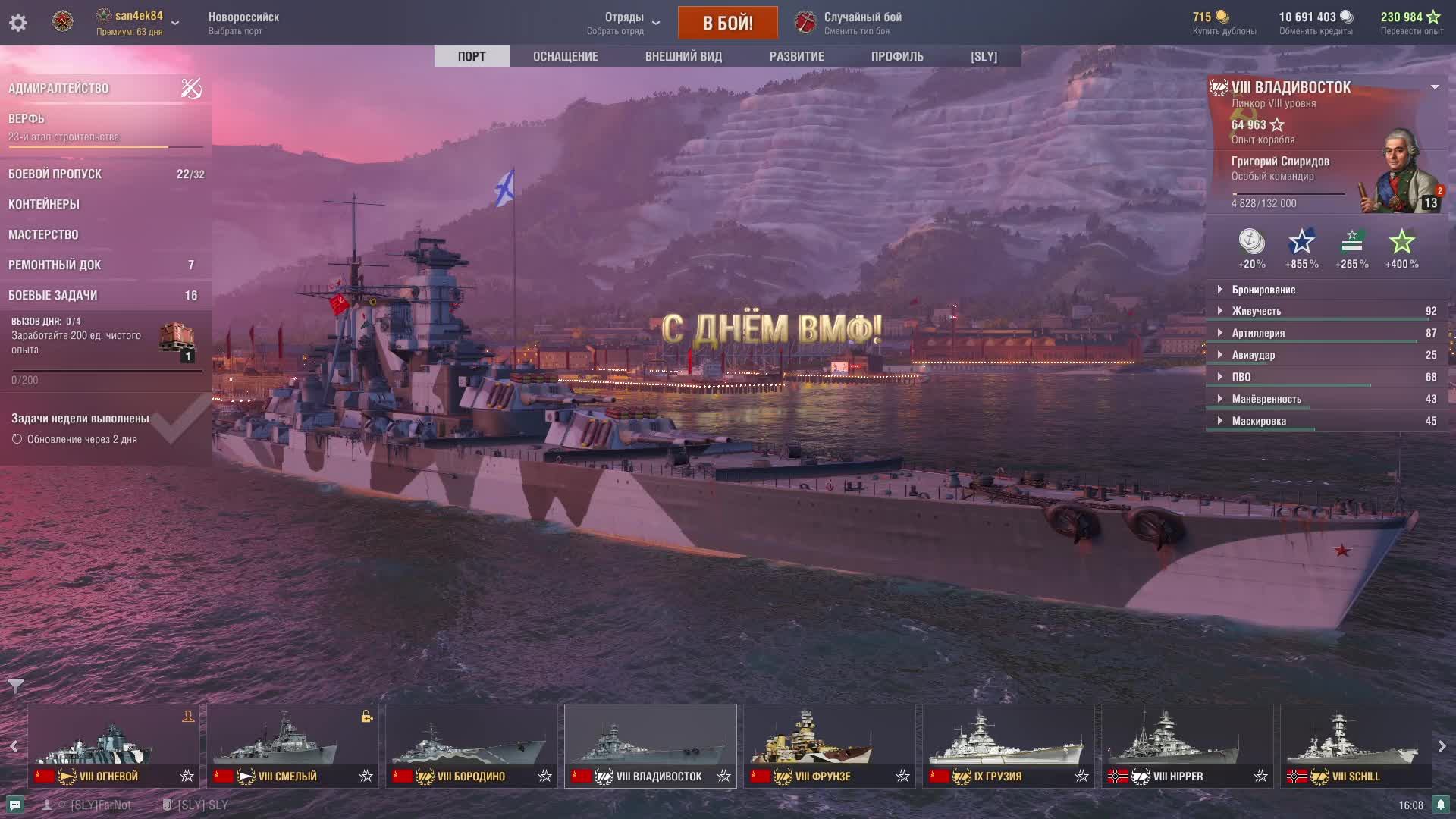Open the Боевой пропуск battle pass
1456x819 pixels.
pos(55,174)
